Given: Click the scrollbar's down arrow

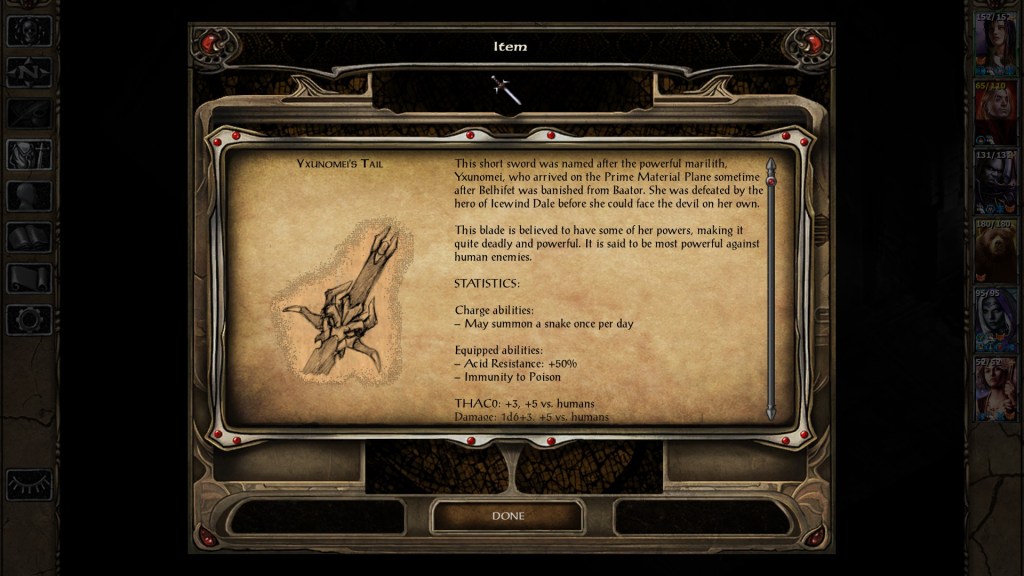Looking at the screenshot, I should point(770,412).
